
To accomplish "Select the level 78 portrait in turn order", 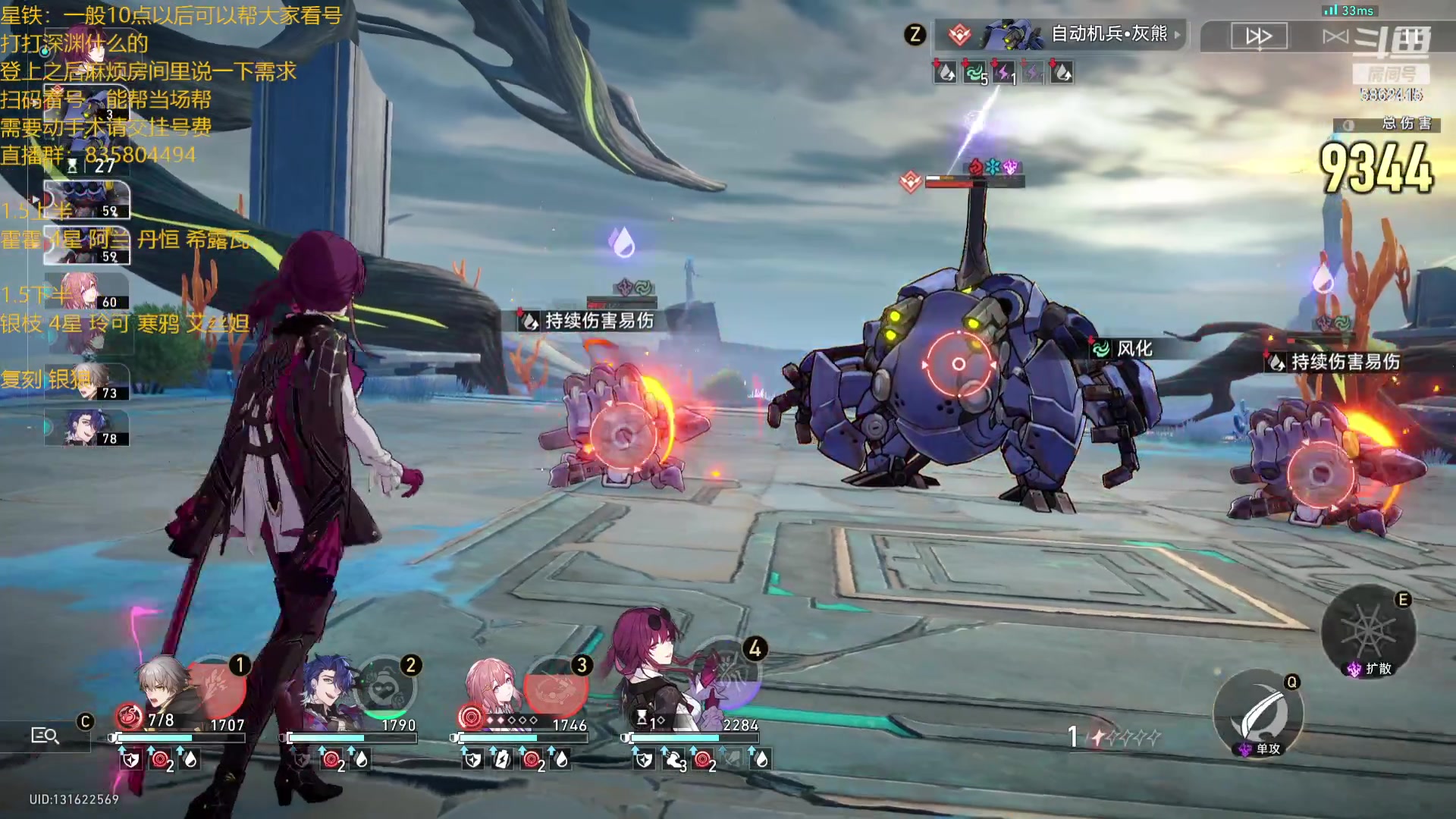I will coord(88,428).
